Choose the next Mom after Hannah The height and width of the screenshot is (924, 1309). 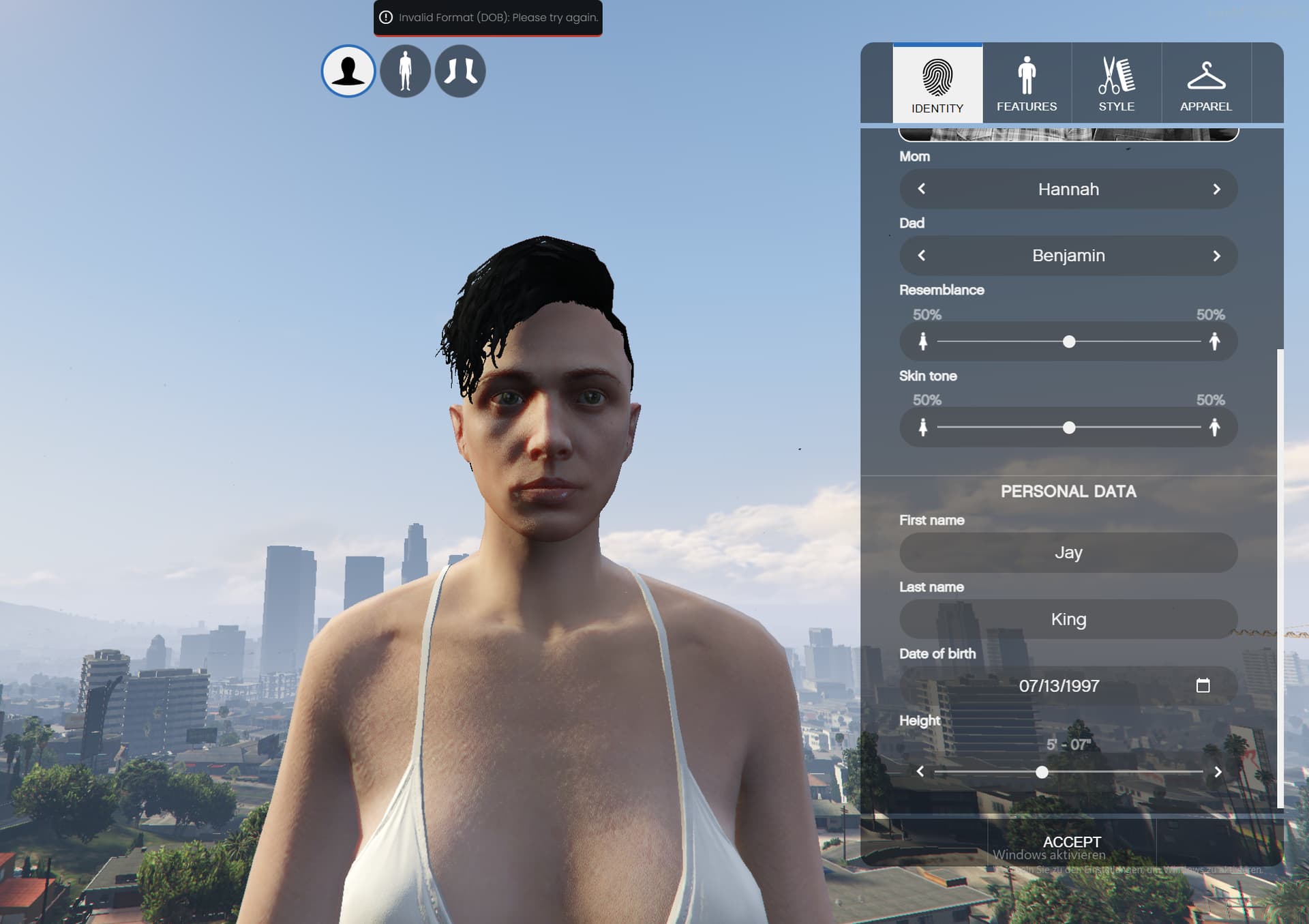click(x=1216, y=189)
